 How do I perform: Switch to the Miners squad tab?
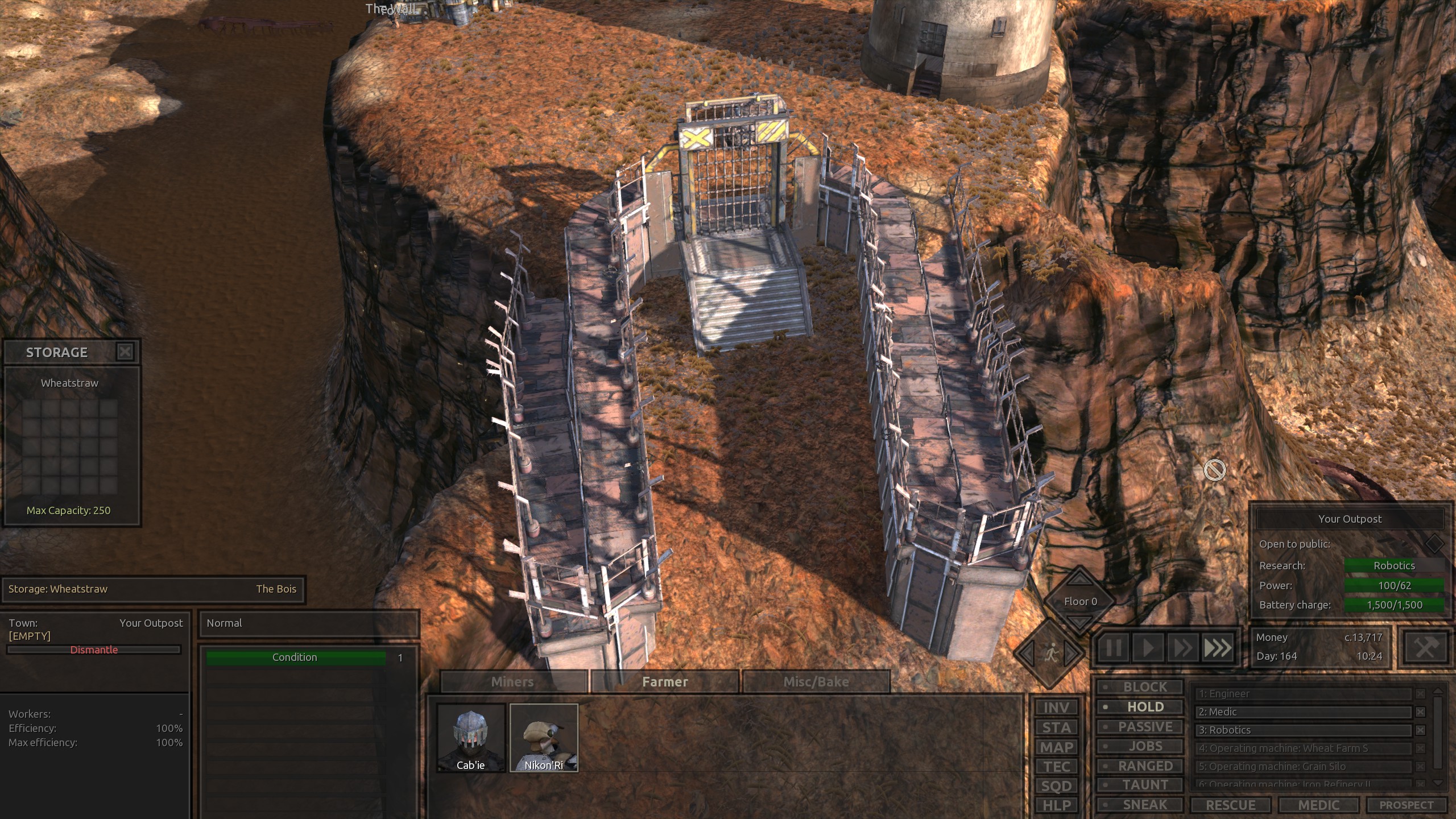click(511, 681)
